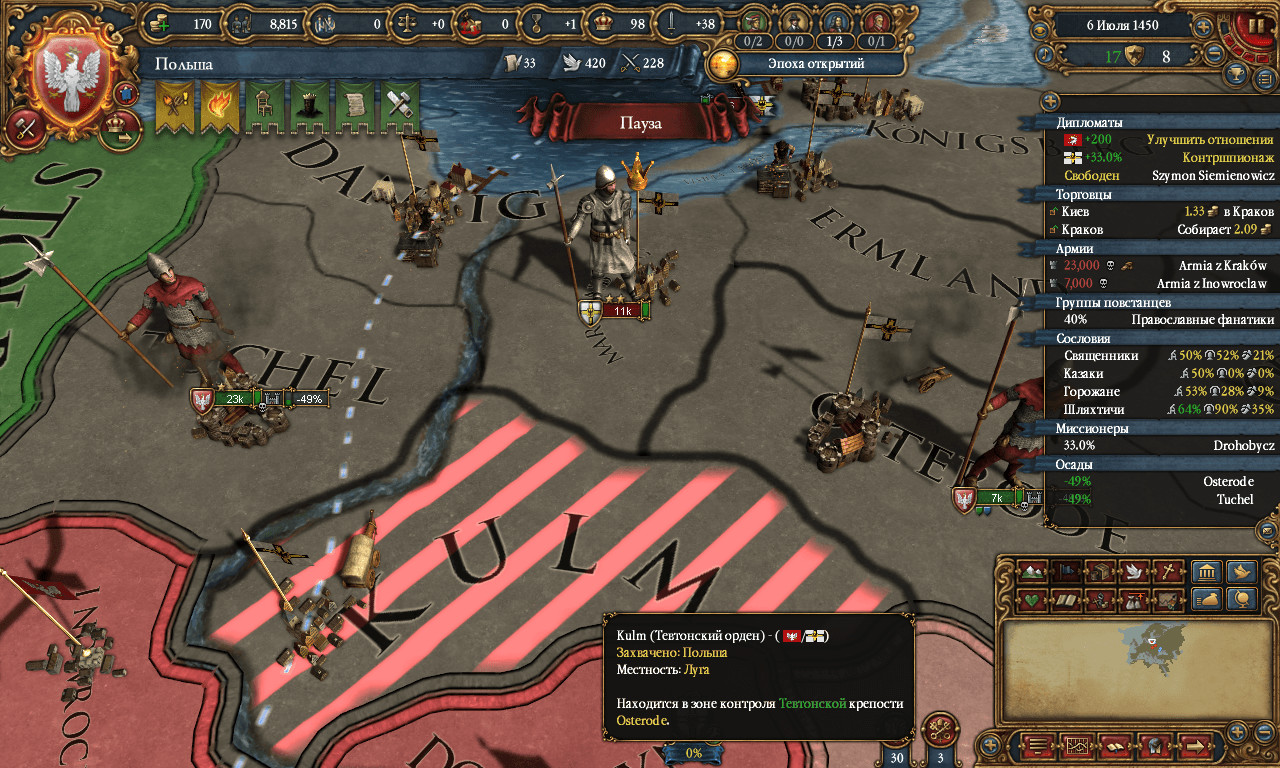Decrease game speed with the minus button

[x=1215, y=56]
